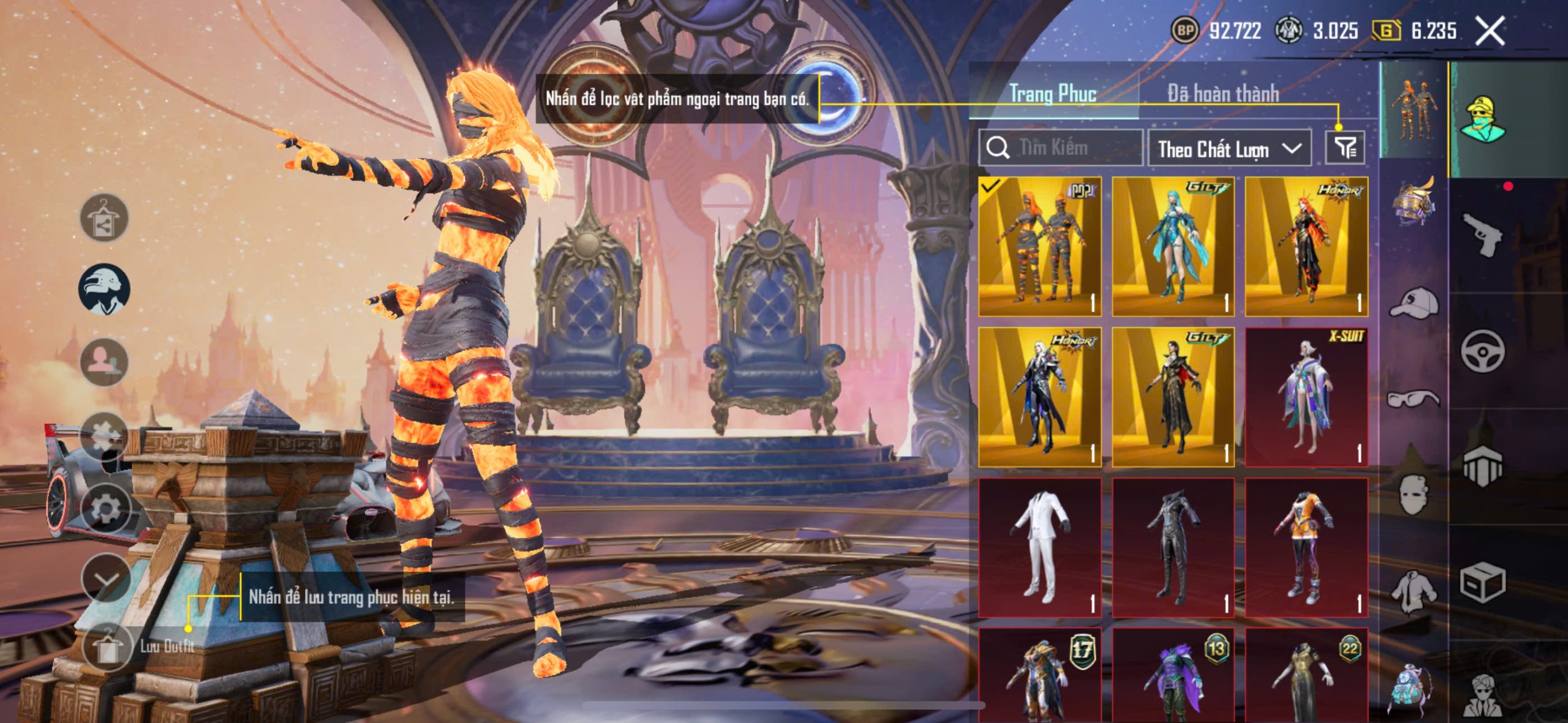Select the orange jersey outfit tile
Screen dimensions: 1568x723
[1306, 547]
